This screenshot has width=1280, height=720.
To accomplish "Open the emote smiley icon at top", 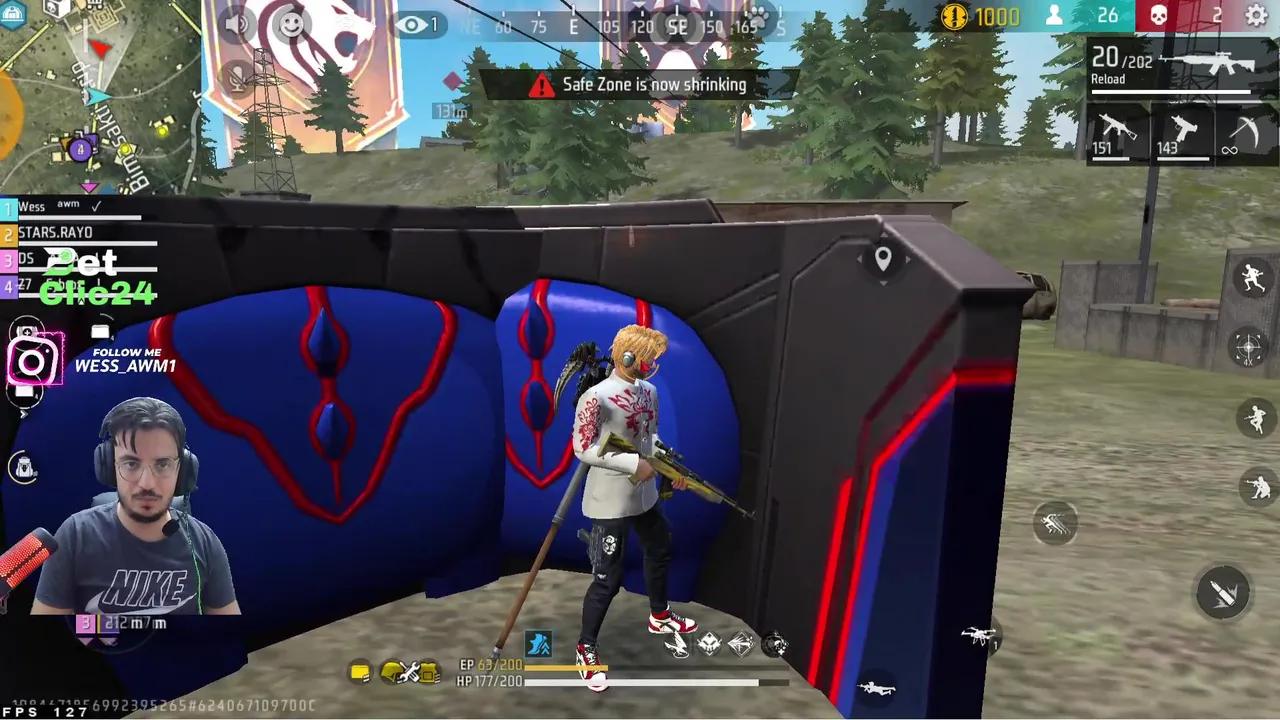I will click(x=292, y=25).
